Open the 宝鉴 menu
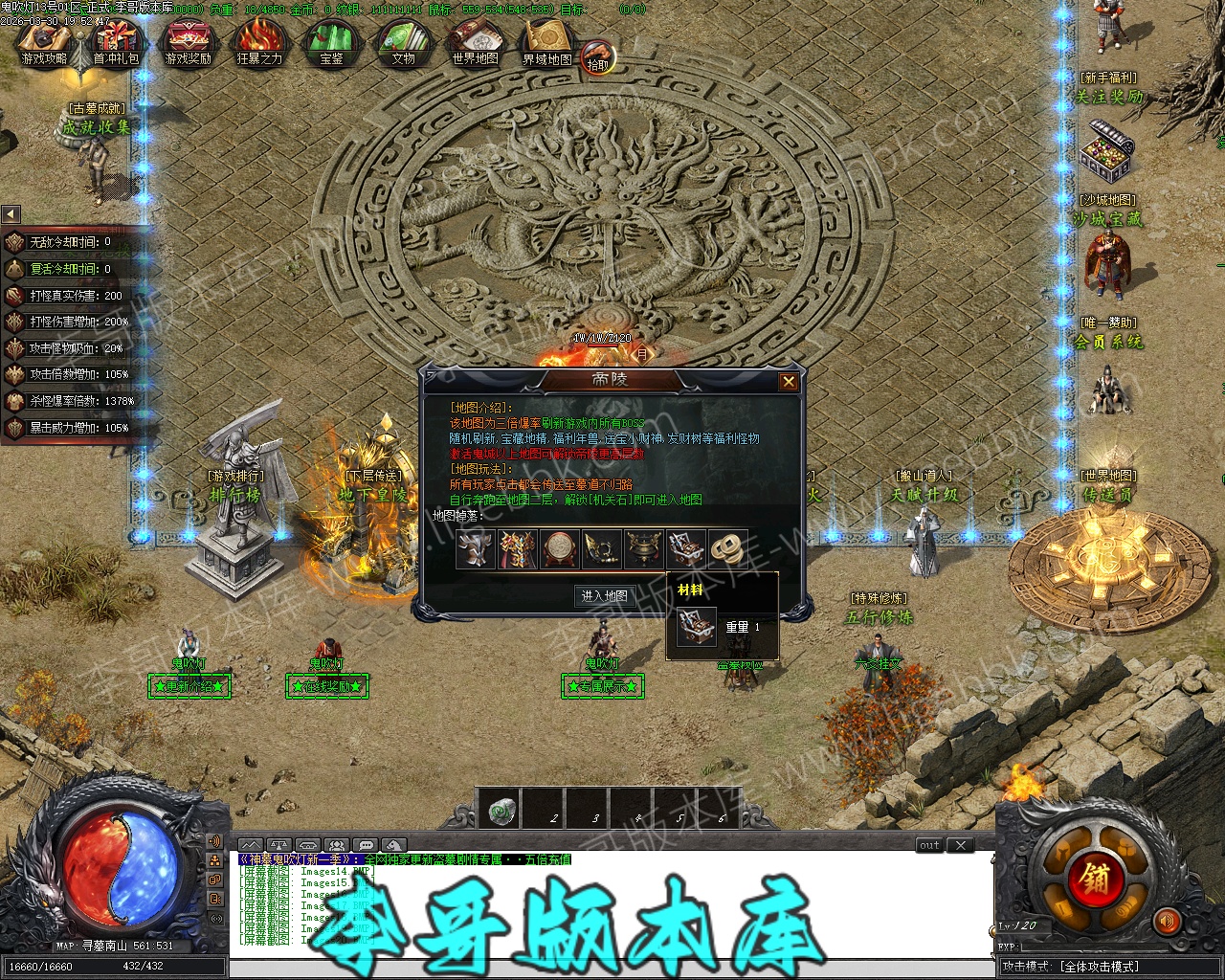This screenshot has width=1225, height=980. [x=331, y=44]
